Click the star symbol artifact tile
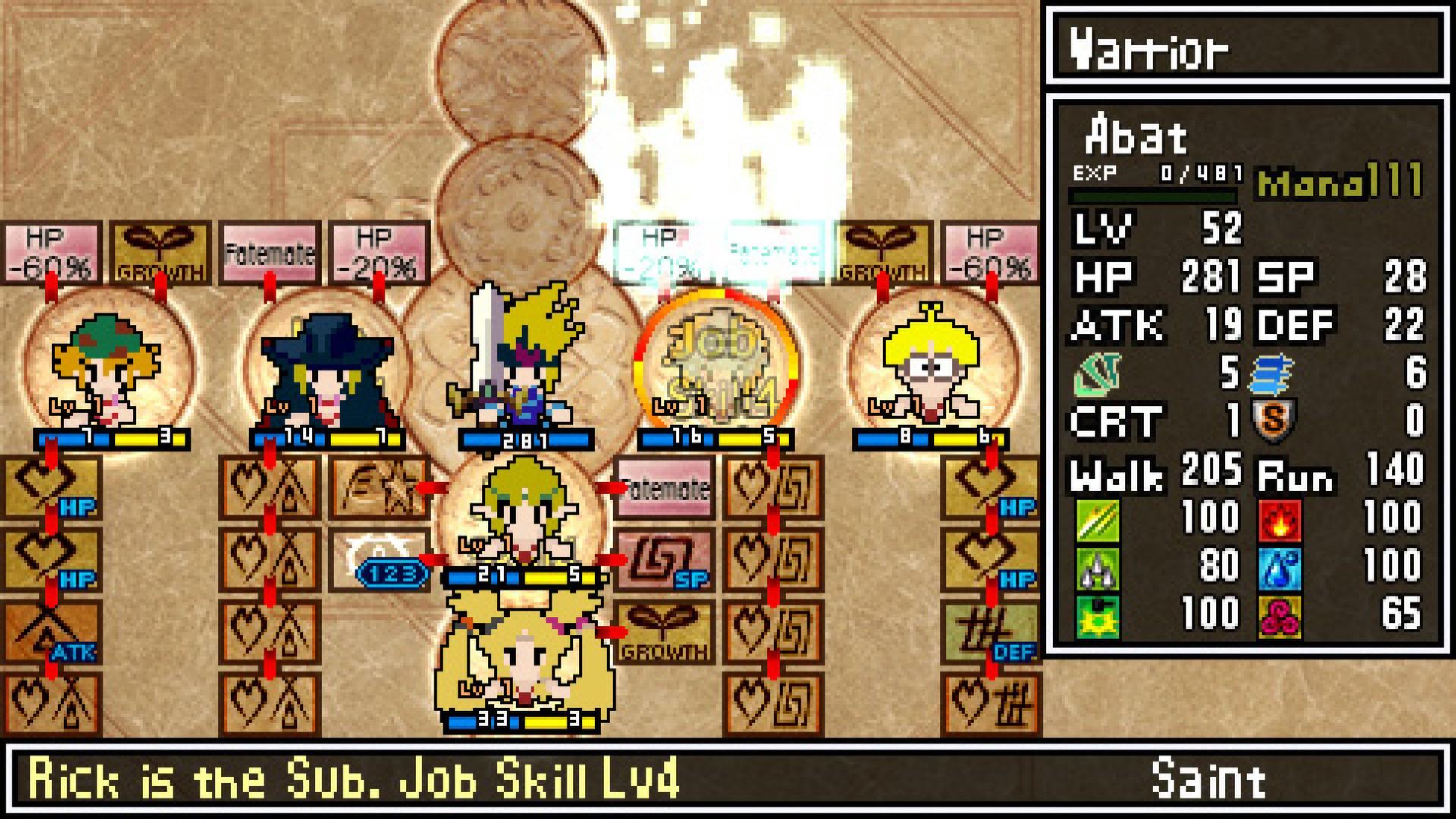The image size is (1456, 819). [x=378, y=487]
